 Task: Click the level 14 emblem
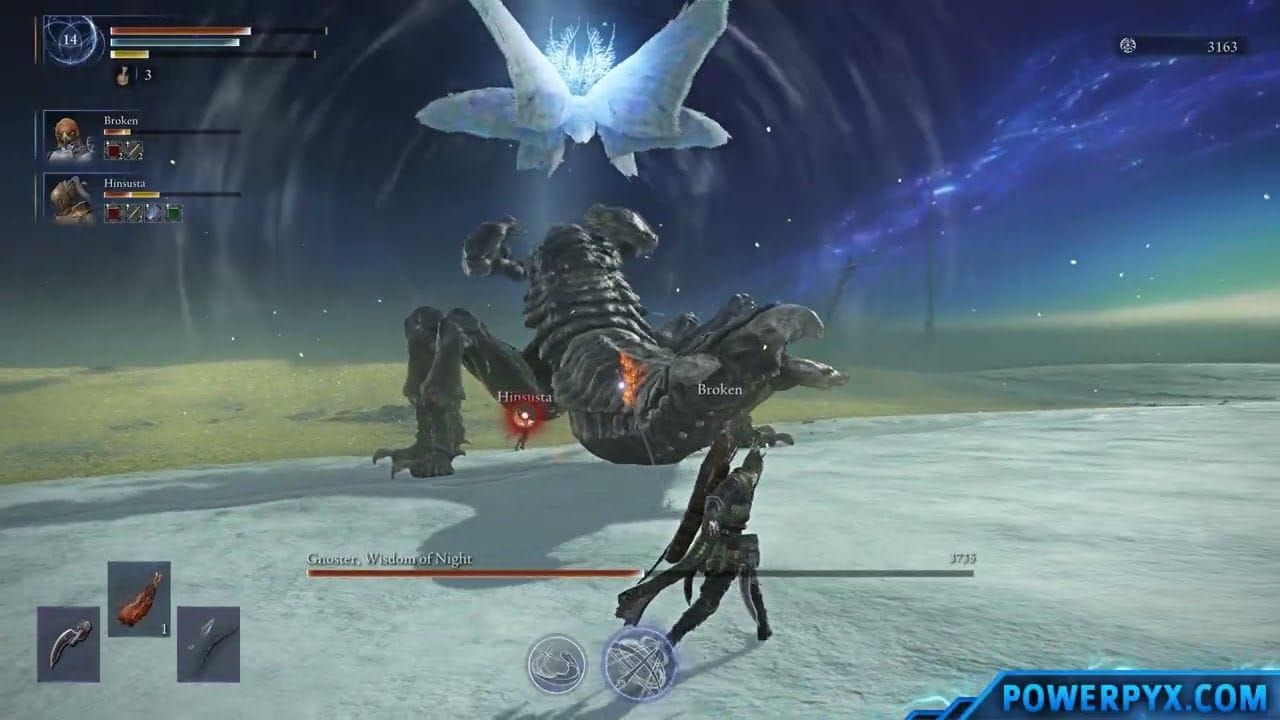pos(70,41)
